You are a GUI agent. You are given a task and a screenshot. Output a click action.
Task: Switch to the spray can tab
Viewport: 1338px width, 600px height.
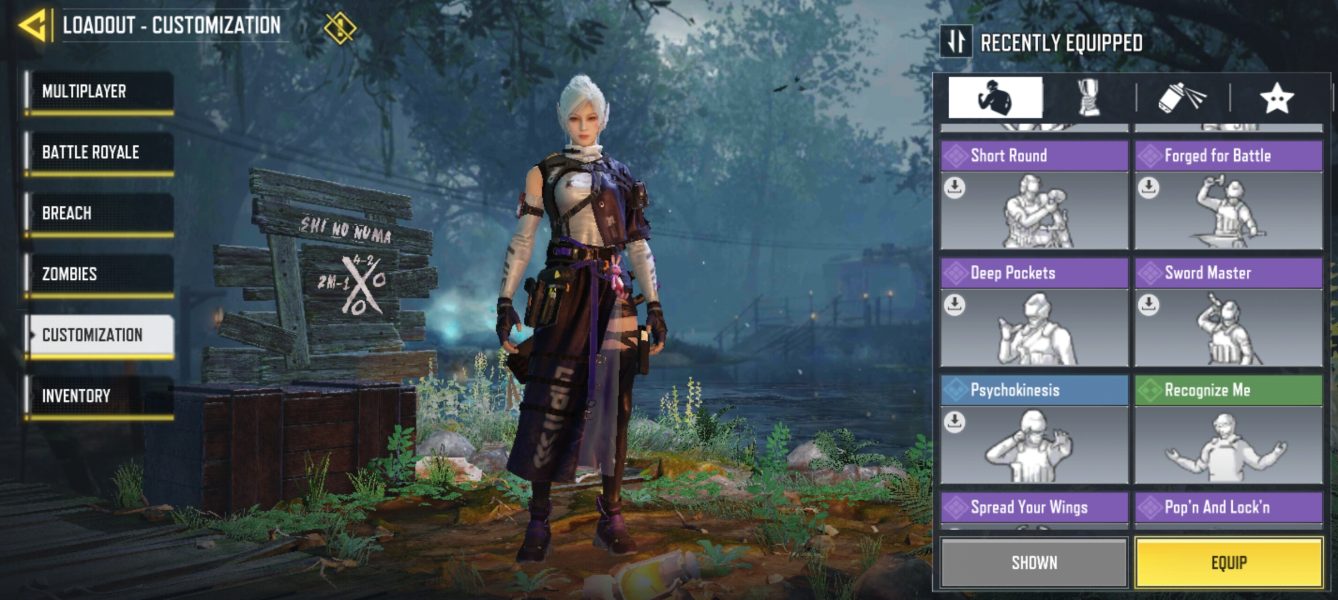pyautogui.click(x=1182, y=98)
